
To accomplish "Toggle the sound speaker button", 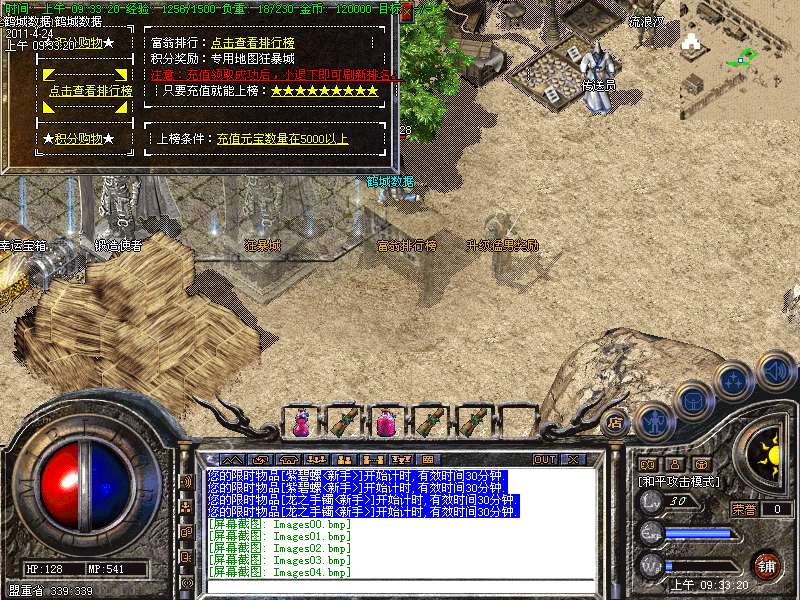I will pos(774,370).
